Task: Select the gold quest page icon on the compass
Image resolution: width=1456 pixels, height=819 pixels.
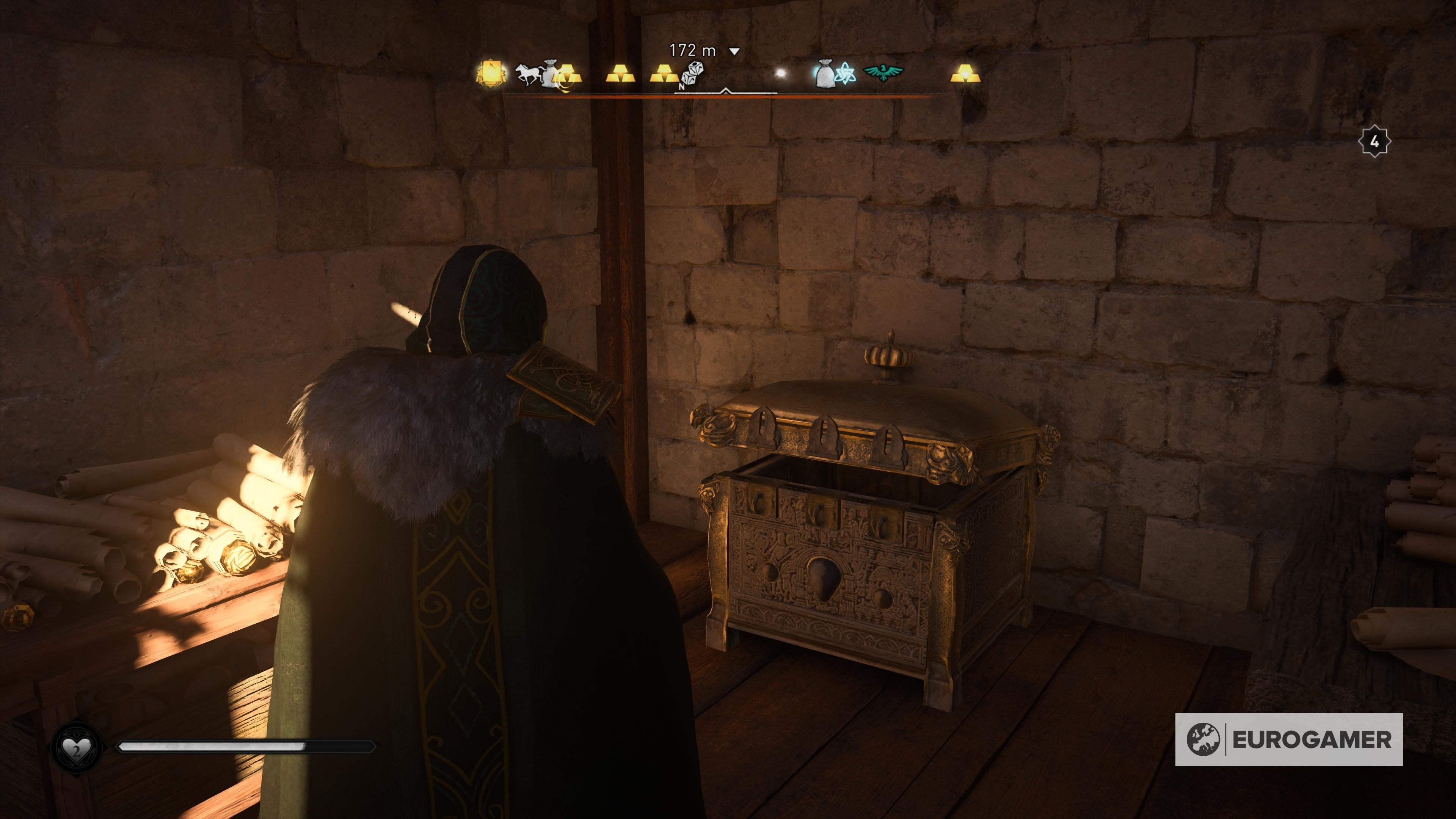Action: 491,72
